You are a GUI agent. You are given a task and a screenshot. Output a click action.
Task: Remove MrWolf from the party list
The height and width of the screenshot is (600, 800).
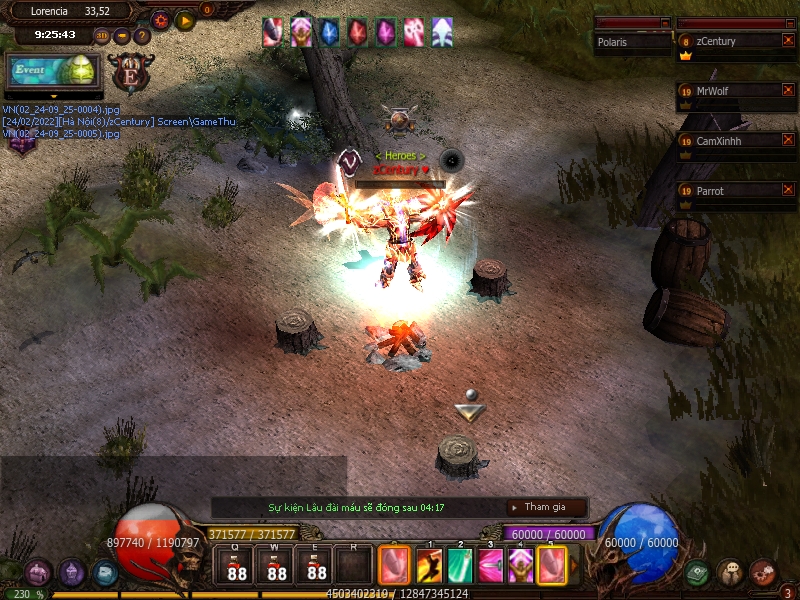[788, 90]
